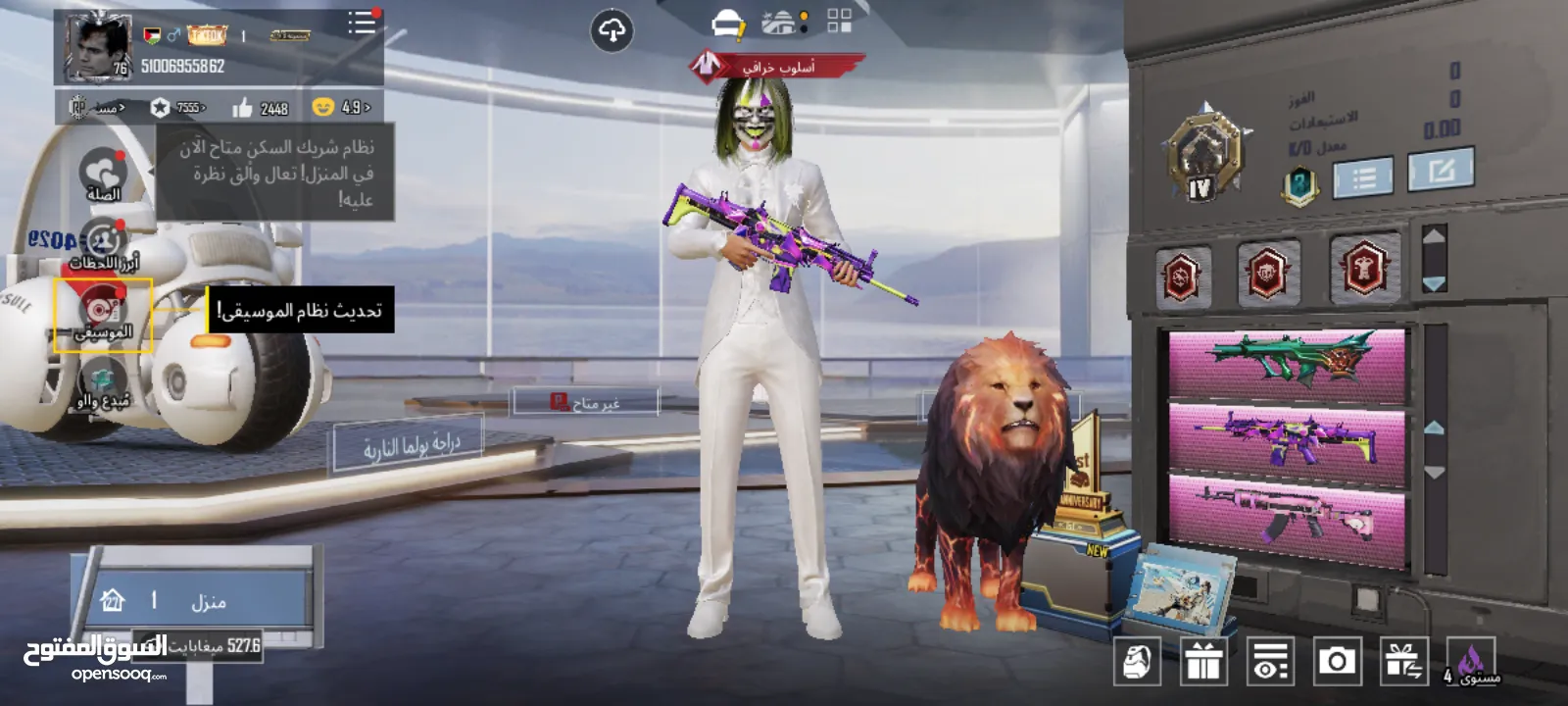
Task: Open the four-squares grid menu
Action: pyautogui.click(x=839, y=22)
